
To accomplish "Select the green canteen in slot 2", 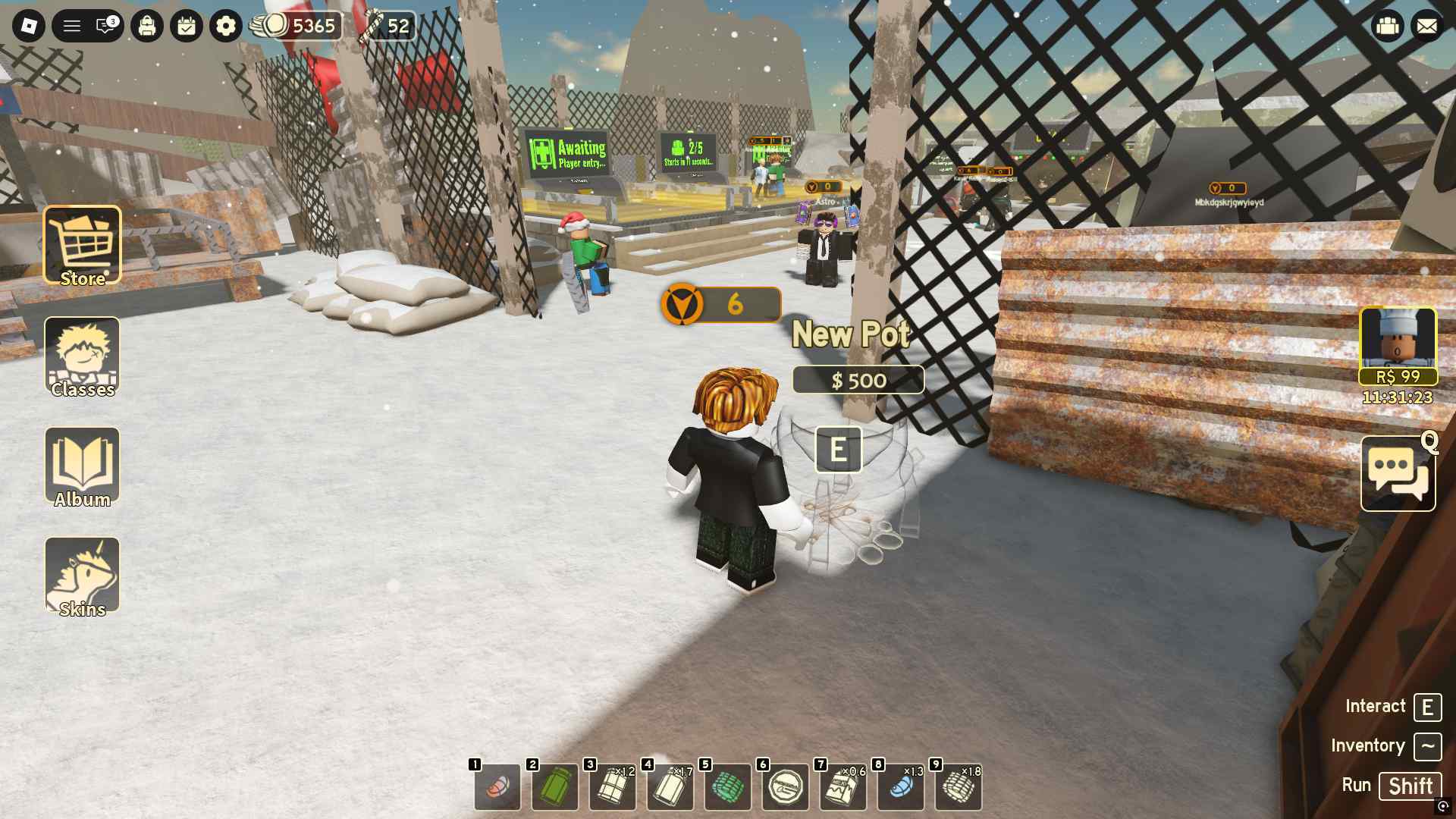I will pos(555,787).
